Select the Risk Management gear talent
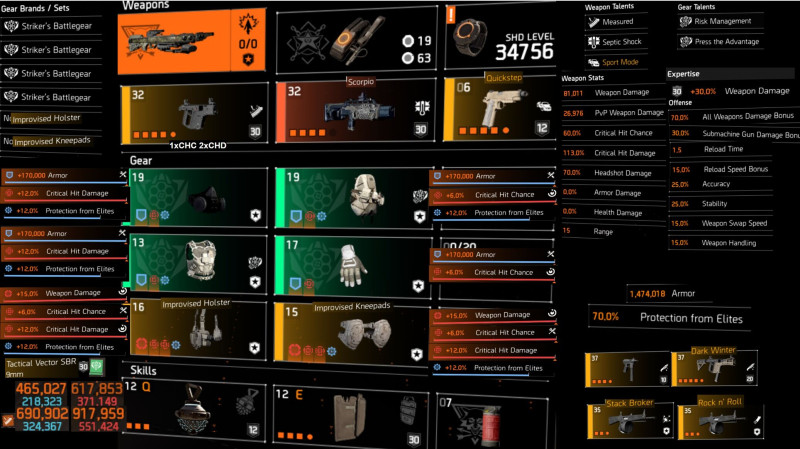This screenshot has width=800, height=449. tap(720, 20)
